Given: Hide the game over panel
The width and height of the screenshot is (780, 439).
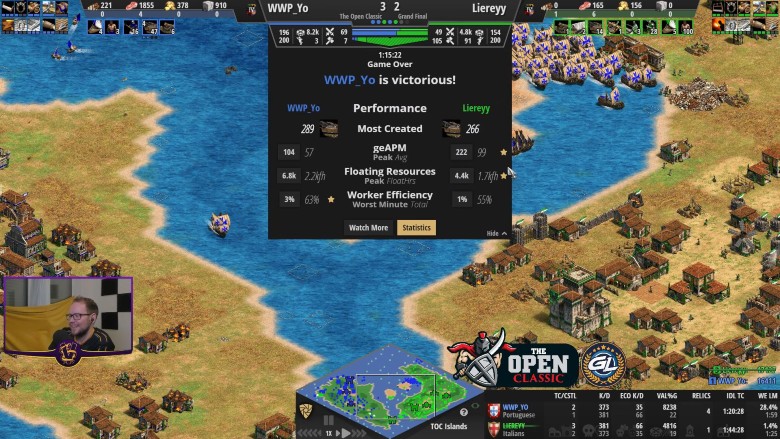Looking at the screenshot, I should coord(495,233).
